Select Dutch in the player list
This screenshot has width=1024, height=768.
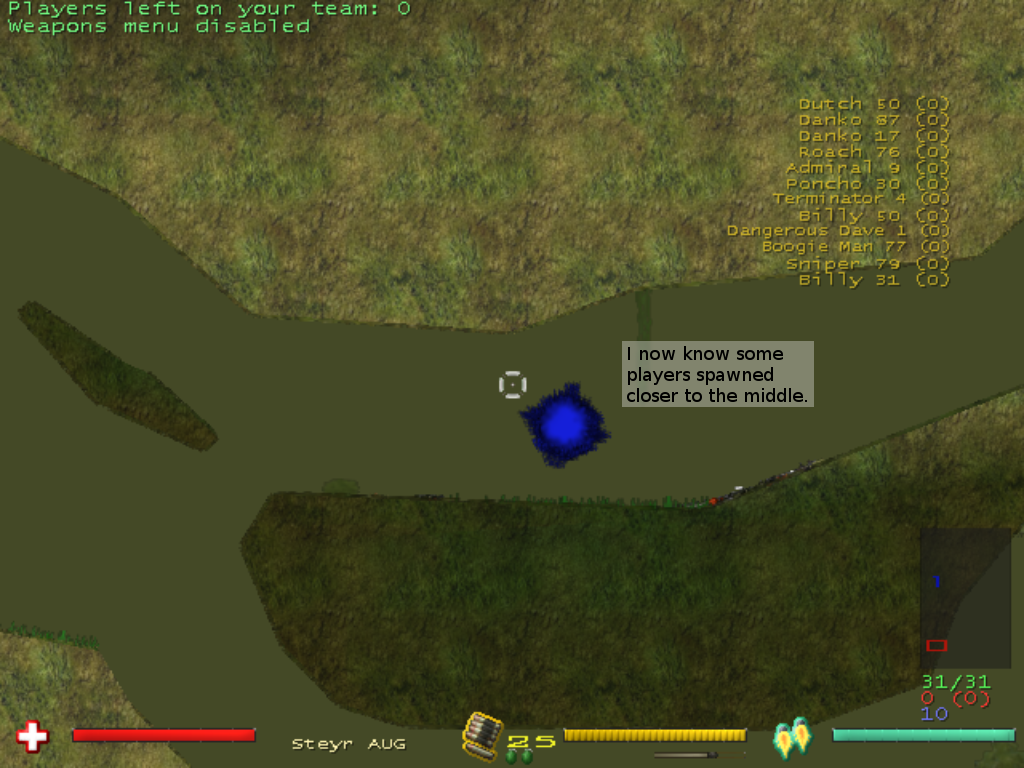(x=873, y=104)
